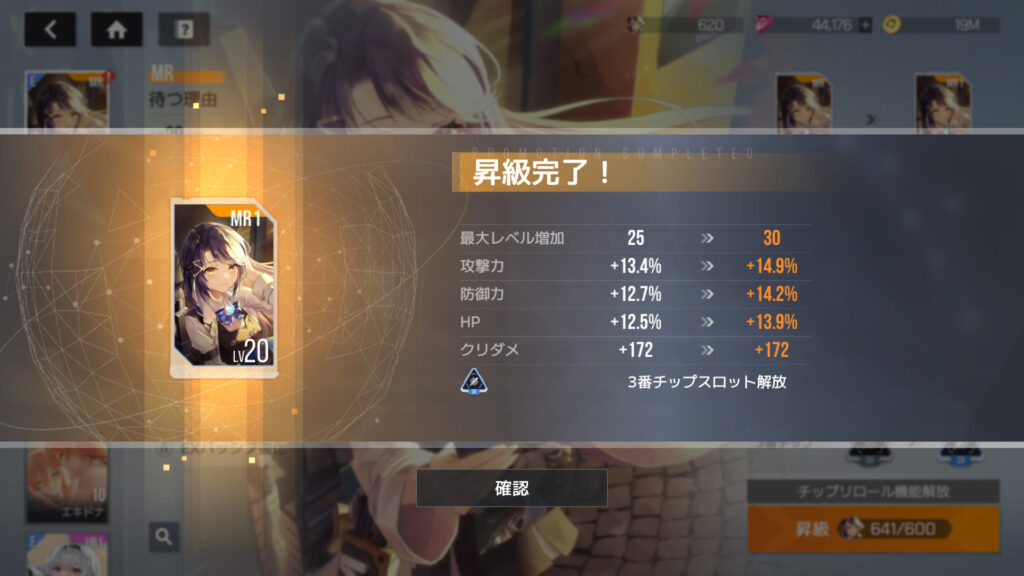Open the magnifying glass search
This screenshot has height=576, width=1024.
pyautogui.click(x=164, y=536)
